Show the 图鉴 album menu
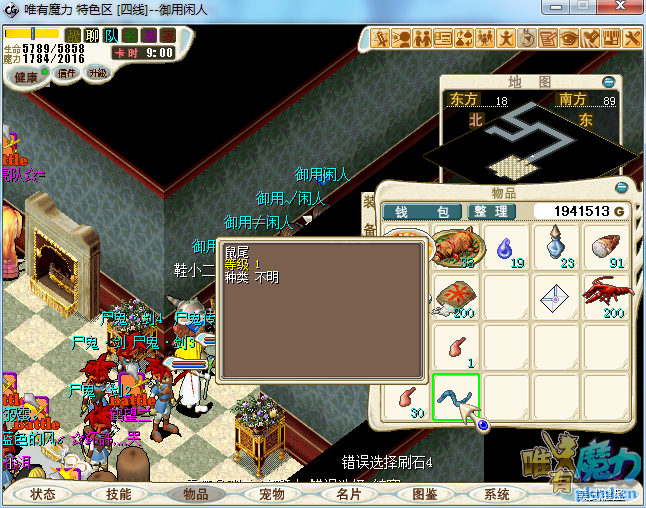The height and width of the screenshot is (508, 646). 424,494
